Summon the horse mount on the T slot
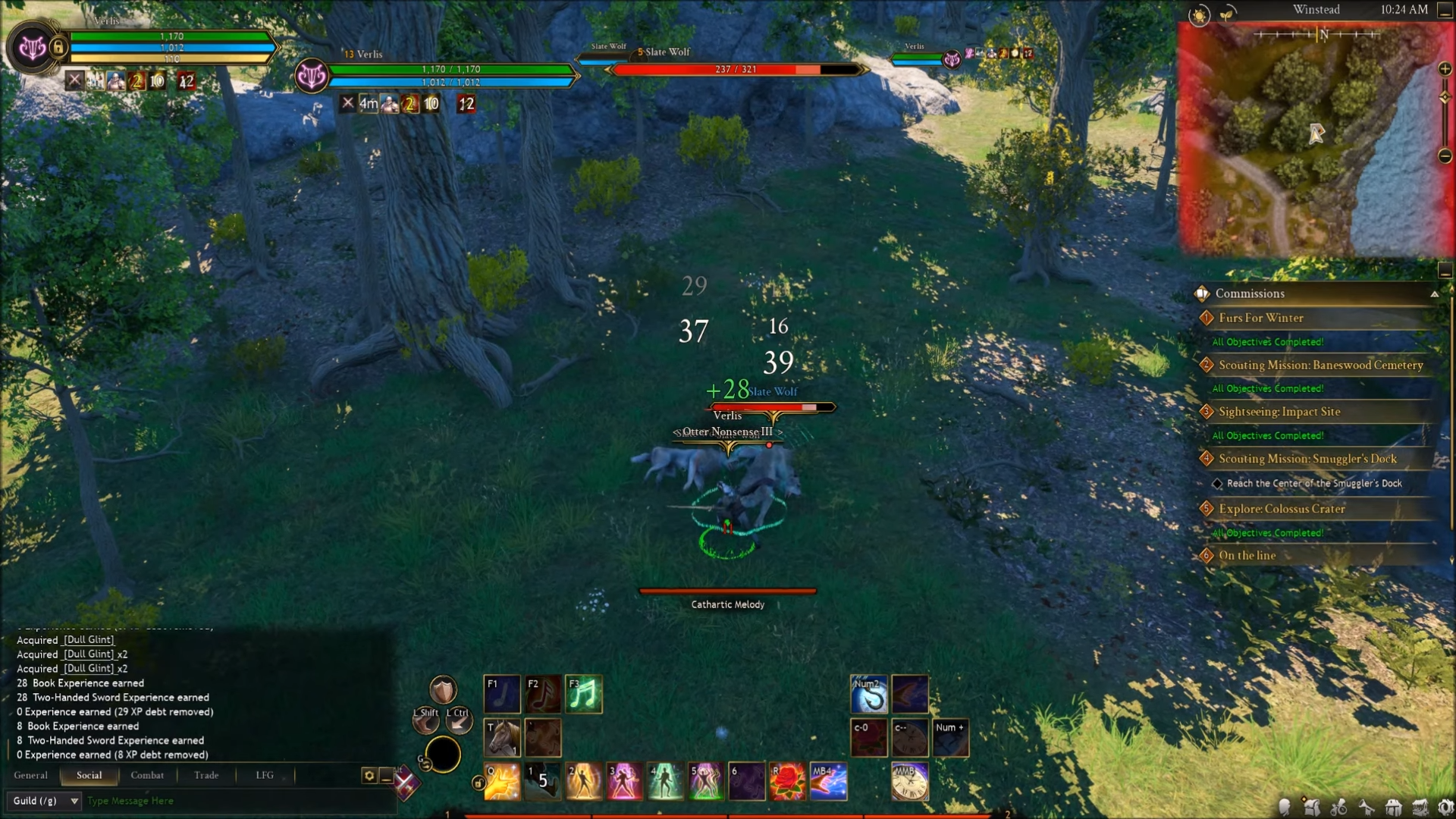 tap(501, 736)
